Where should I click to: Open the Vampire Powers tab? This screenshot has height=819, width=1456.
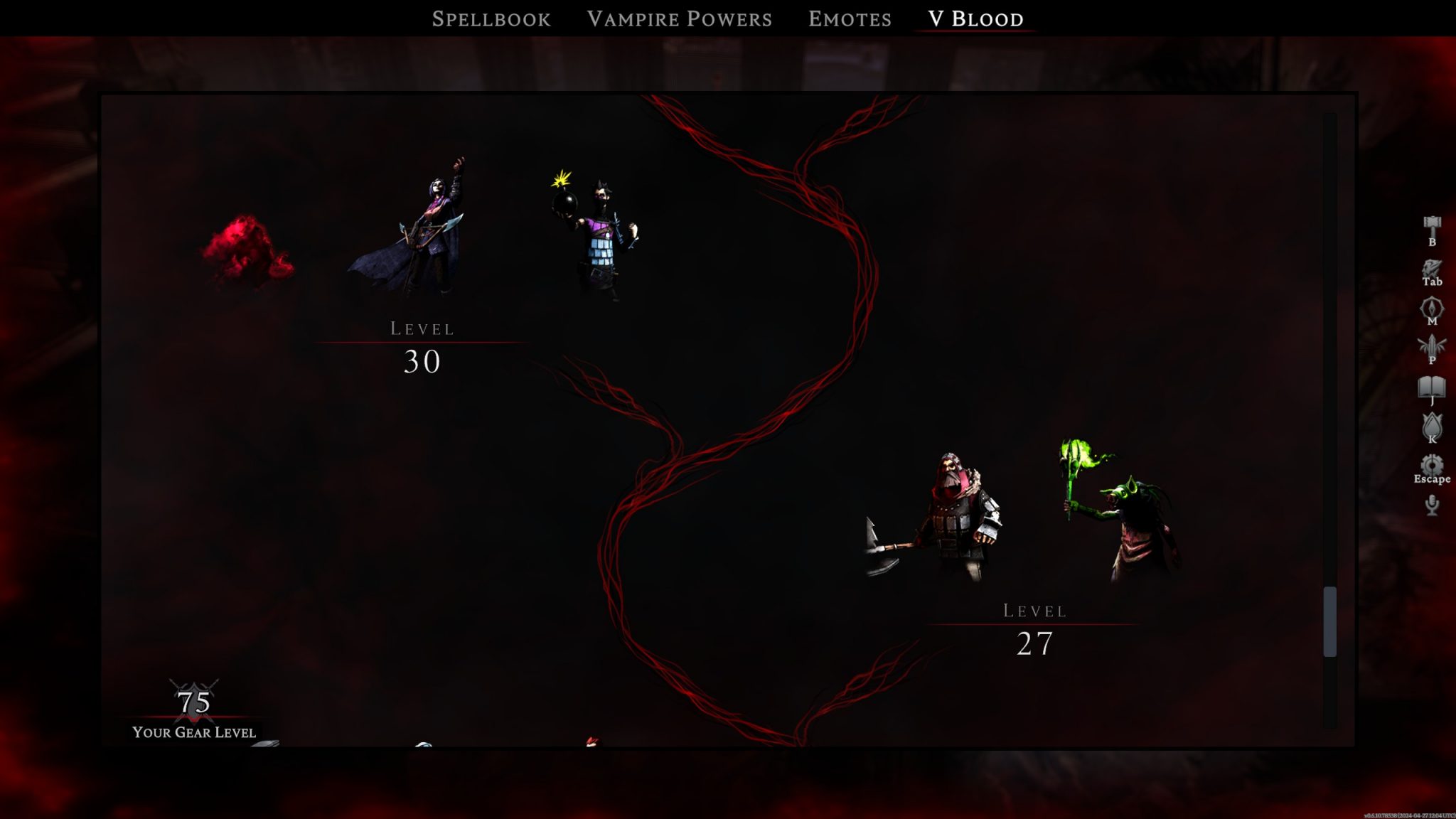click(679, 18)
